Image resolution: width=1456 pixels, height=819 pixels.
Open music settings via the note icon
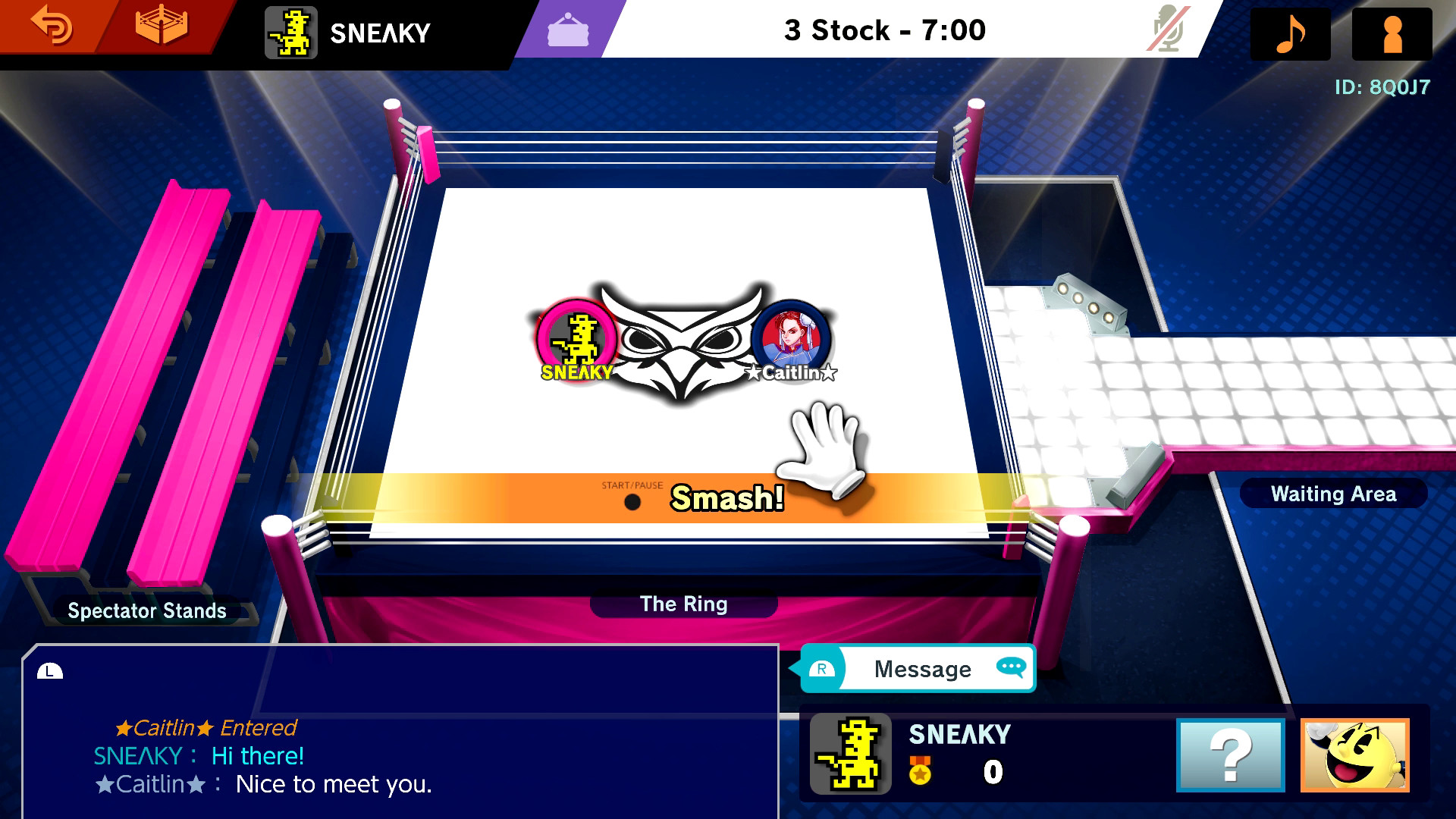click(x=1289, y=32)
